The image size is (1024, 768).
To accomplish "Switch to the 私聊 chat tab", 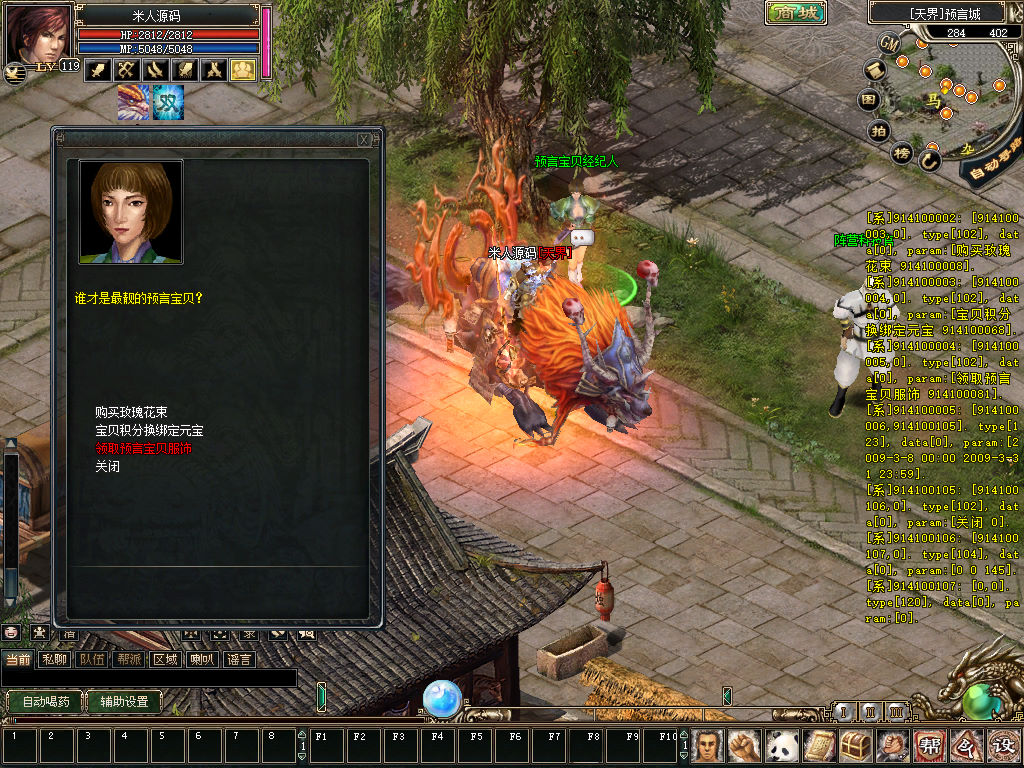I will click(52, 659).
